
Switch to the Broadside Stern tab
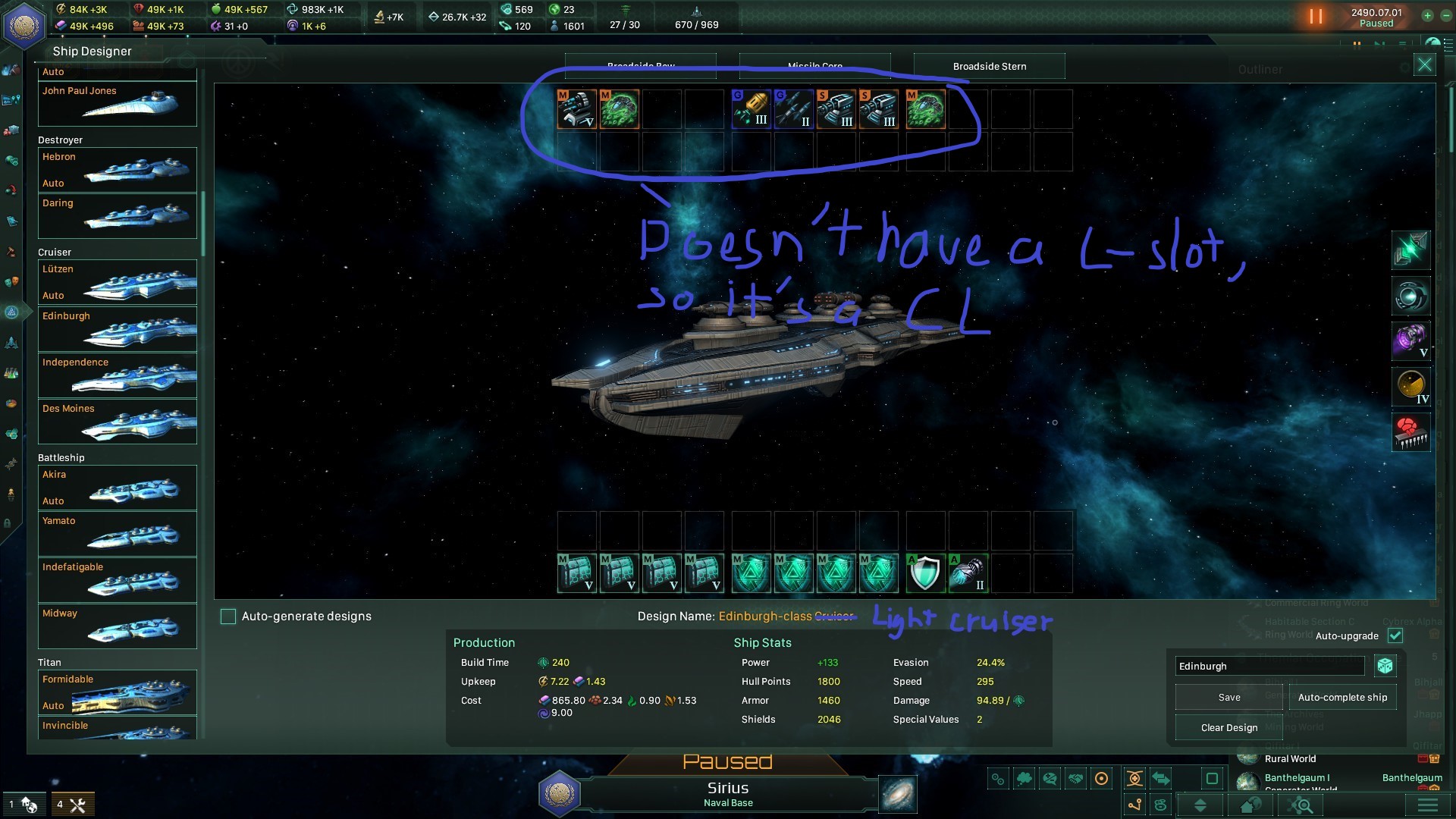(x=989, y=66)
